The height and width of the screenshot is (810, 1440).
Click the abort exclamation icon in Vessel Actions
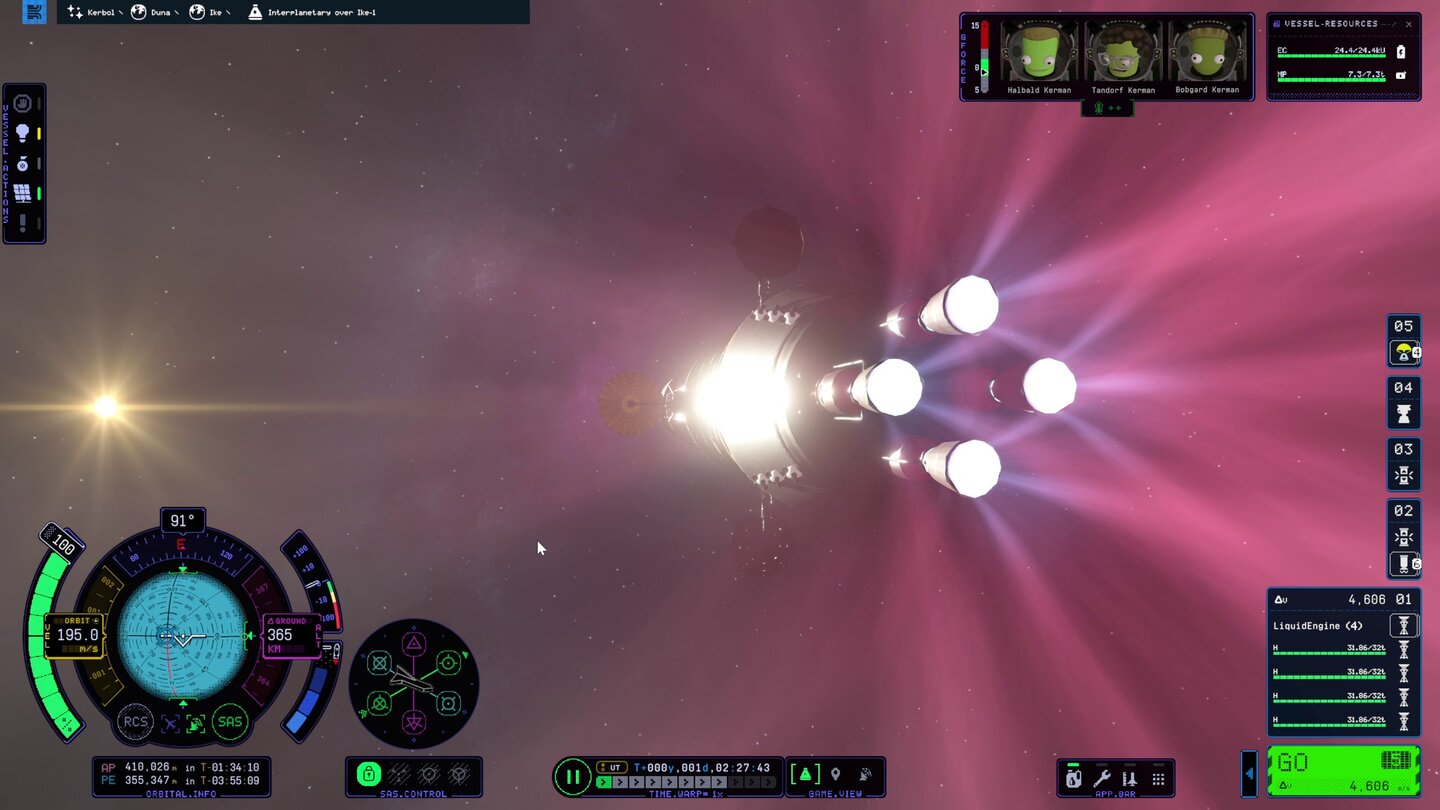click(x=22, y=219)
